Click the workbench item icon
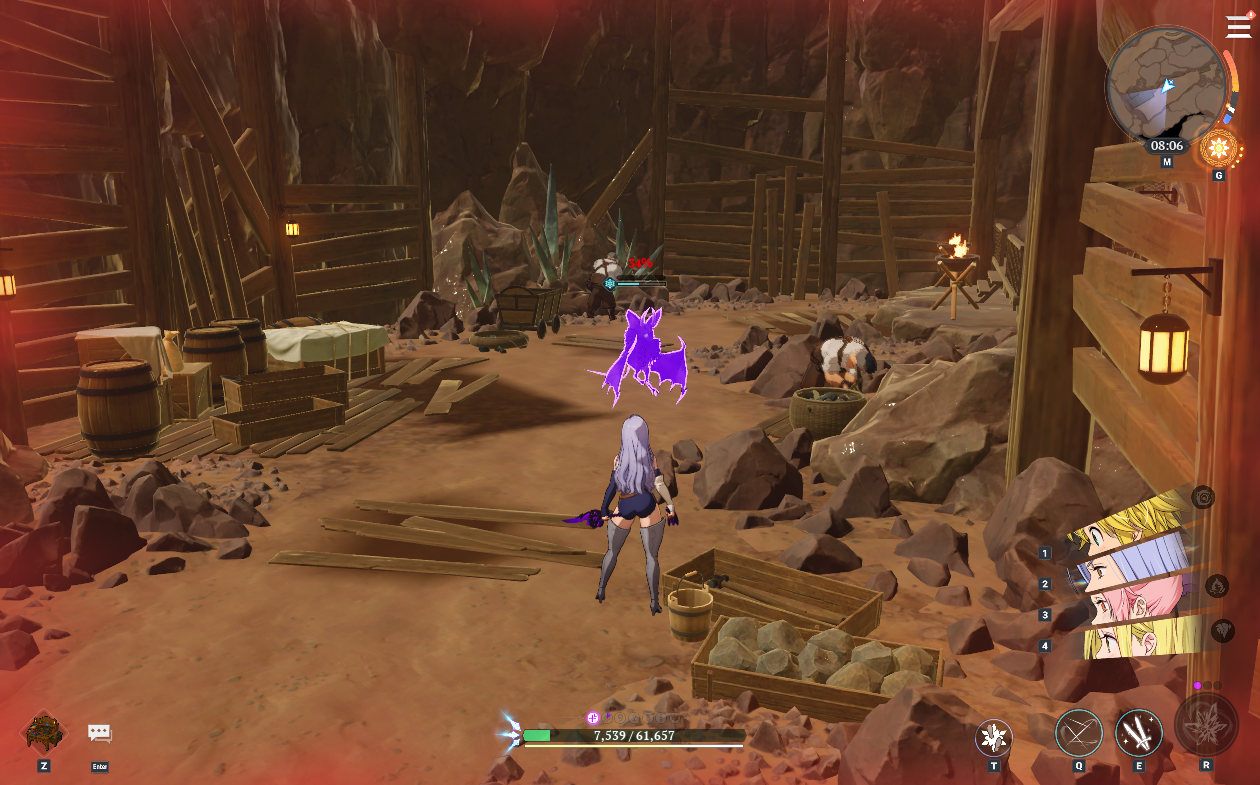The height and width of the screenshot is (785, 1260). [44, 733]
